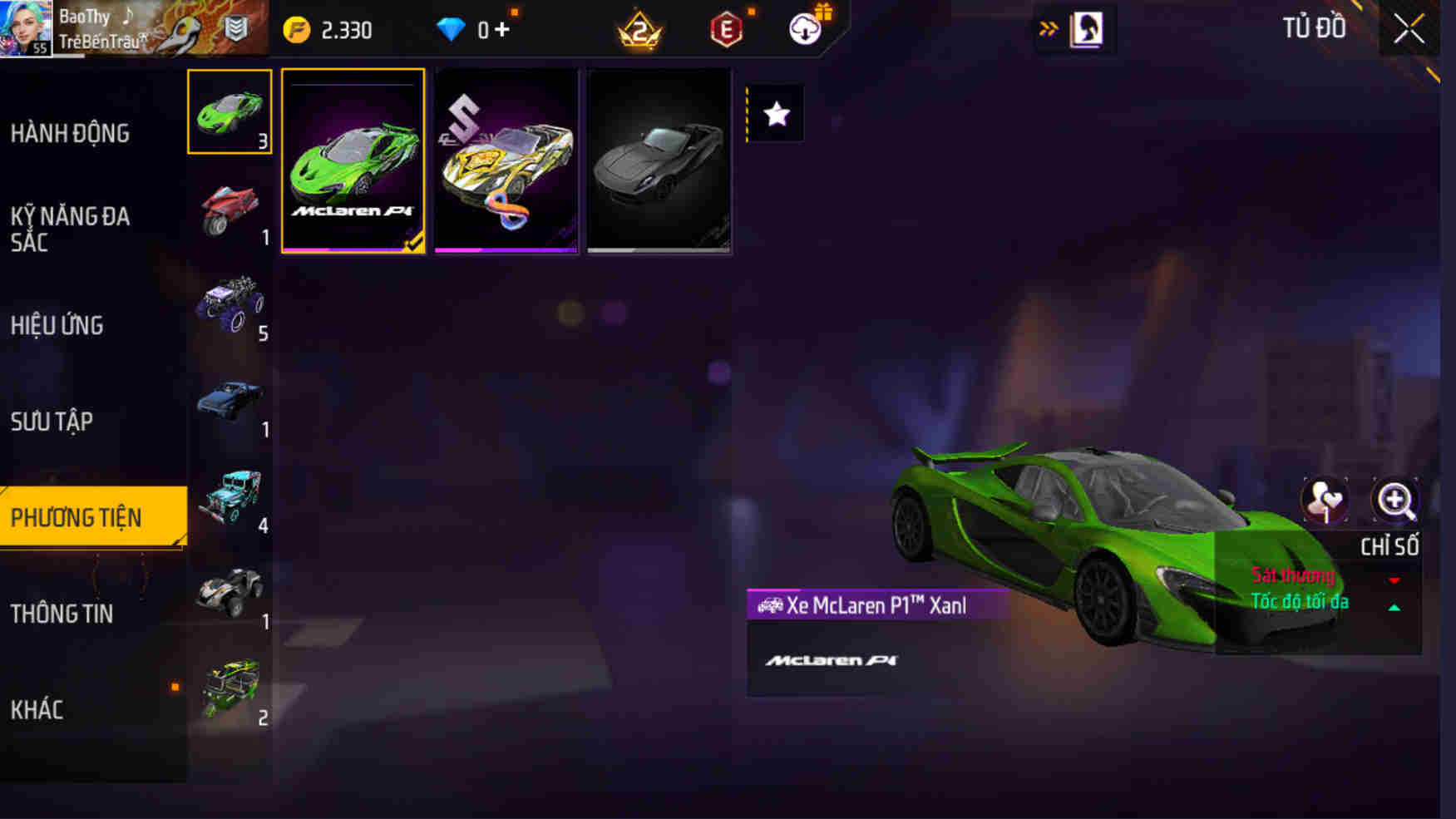
Task: Open the THÔNG TIN section
Action: pyautogui.click(x=62, y=614)
